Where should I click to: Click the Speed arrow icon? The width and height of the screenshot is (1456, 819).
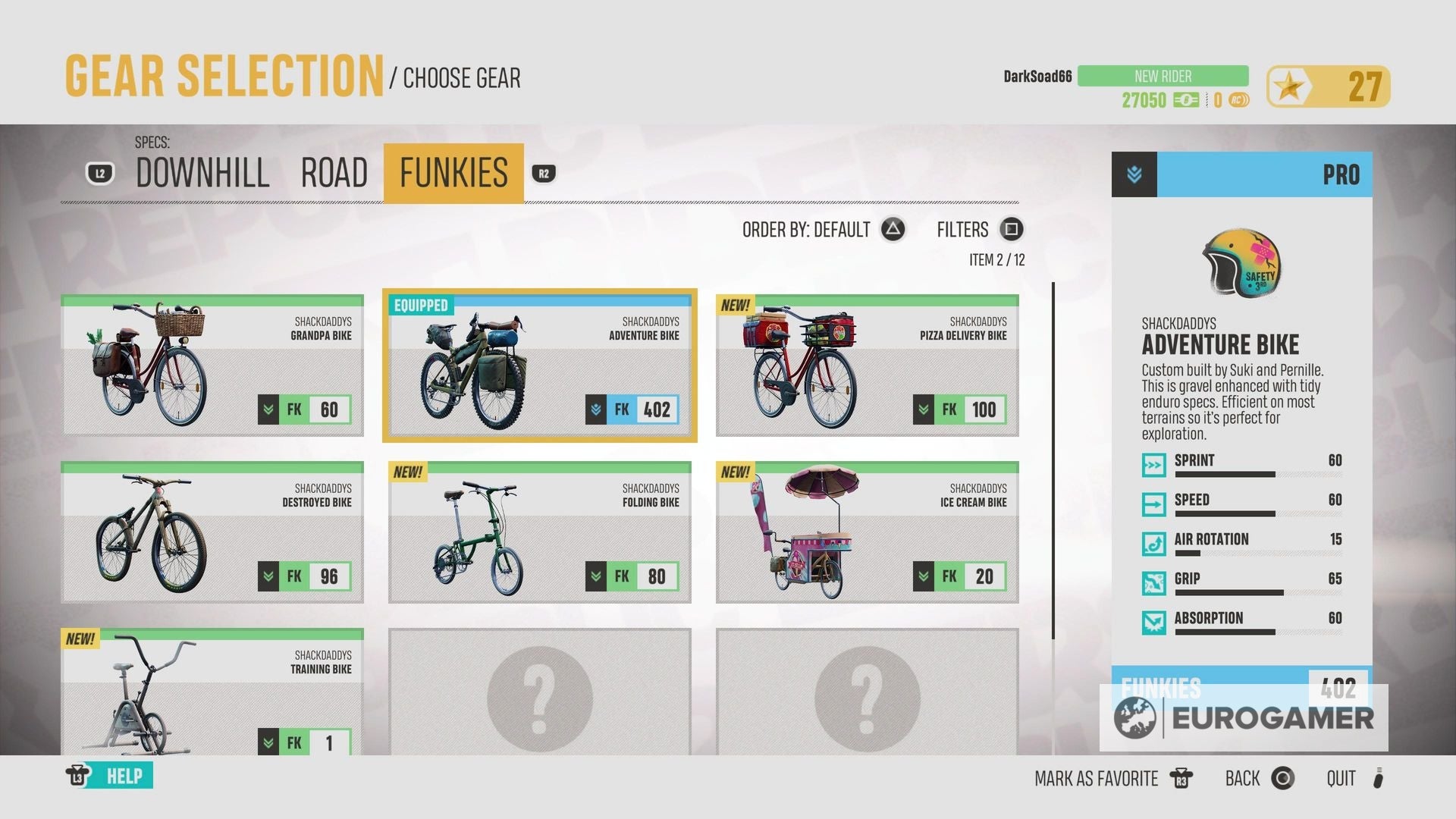pos(1153,504)
